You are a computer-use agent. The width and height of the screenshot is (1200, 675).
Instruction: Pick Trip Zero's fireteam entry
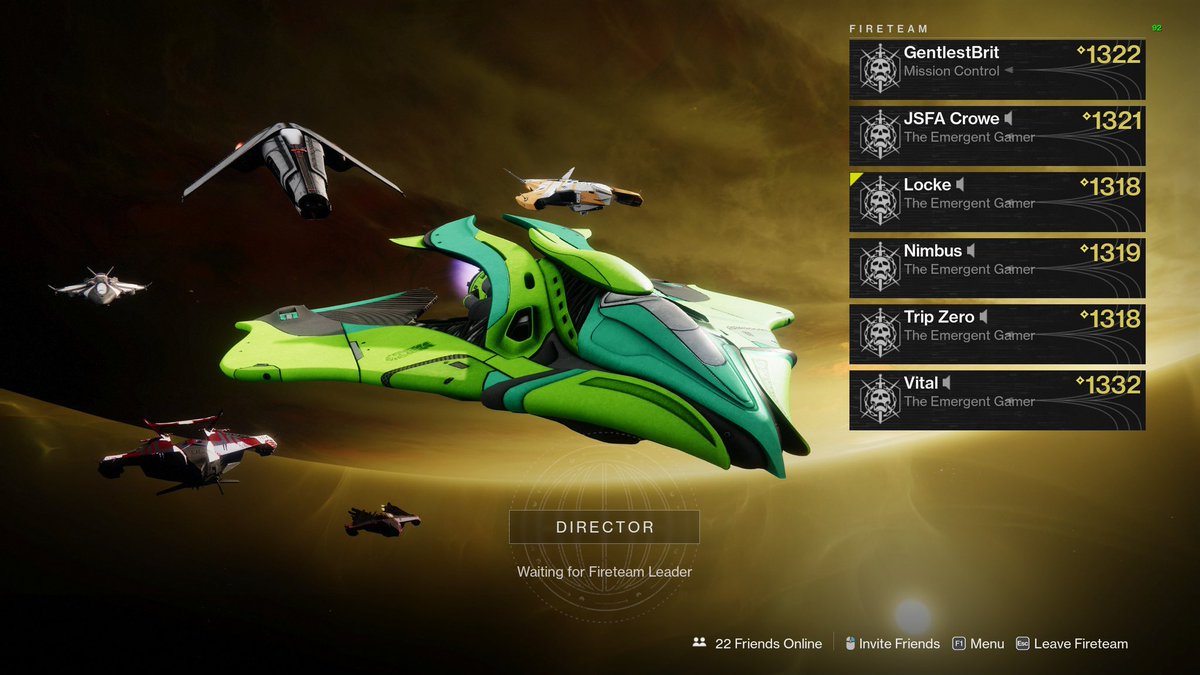tap(997, 334)
